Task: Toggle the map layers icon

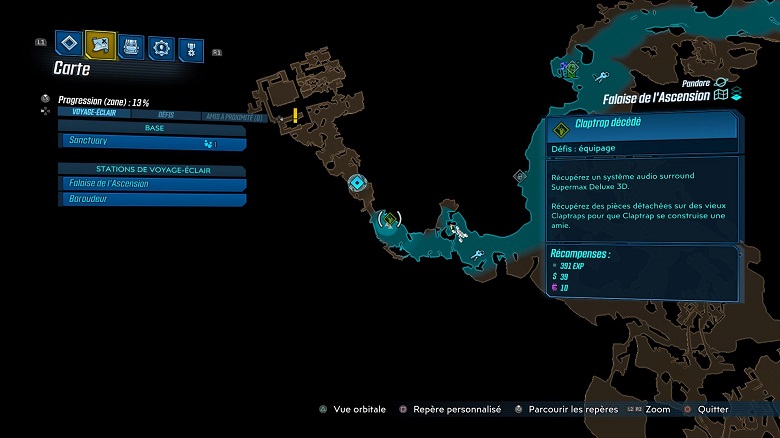Action: [x=736, y=96]
